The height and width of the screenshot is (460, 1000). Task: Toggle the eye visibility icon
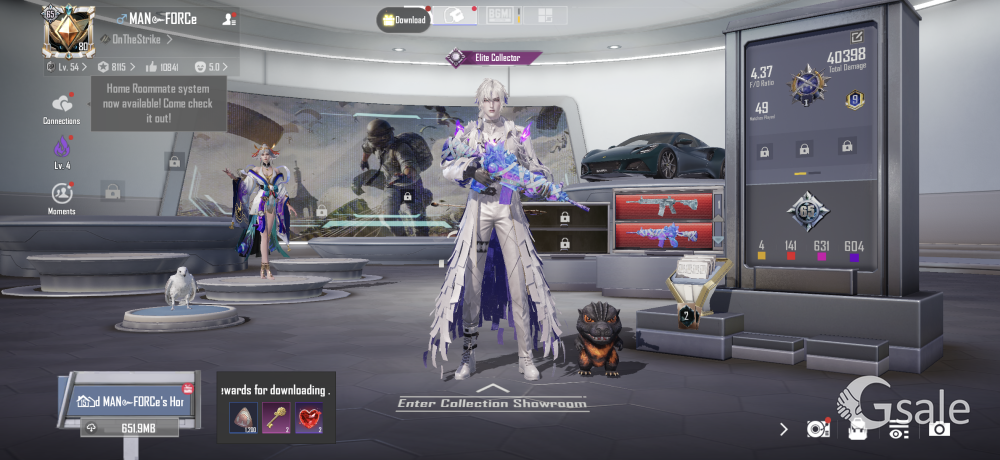898,430
